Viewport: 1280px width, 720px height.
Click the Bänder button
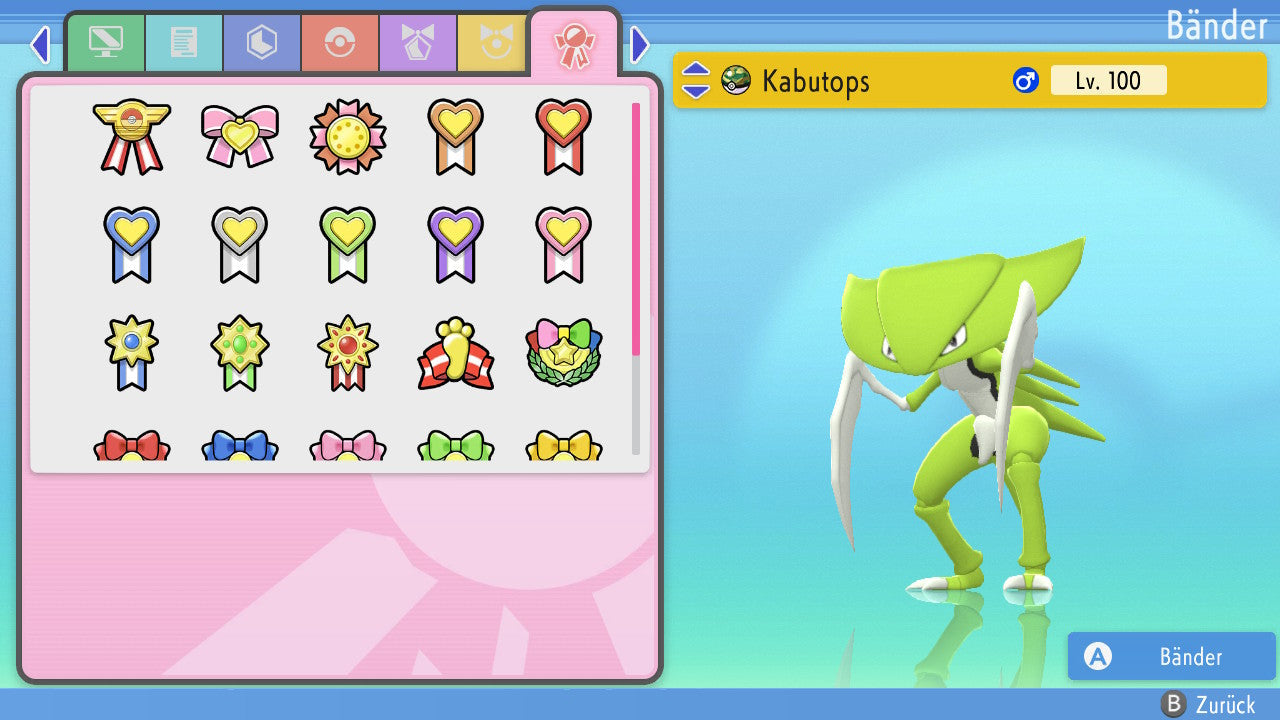point(1171,657)
